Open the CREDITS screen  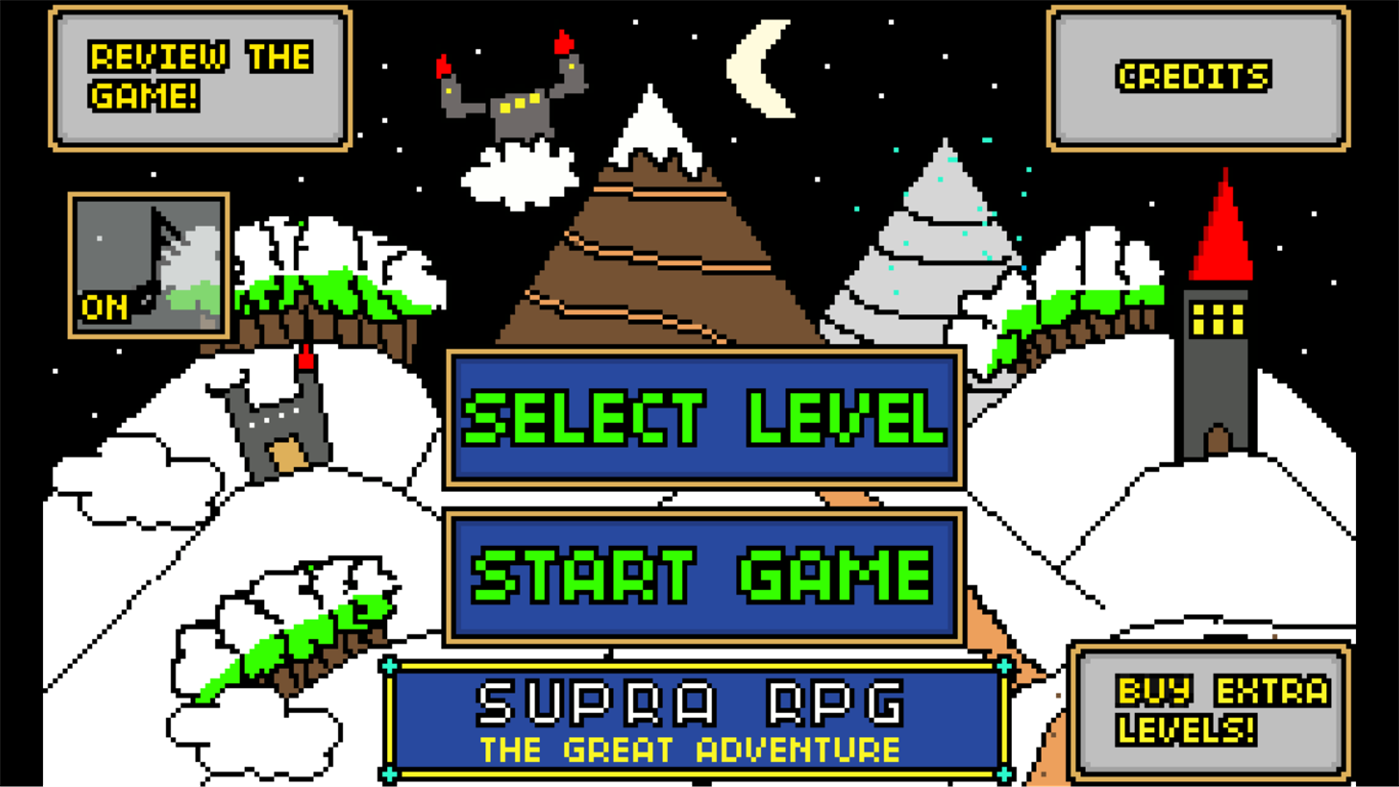point(1196,77)
